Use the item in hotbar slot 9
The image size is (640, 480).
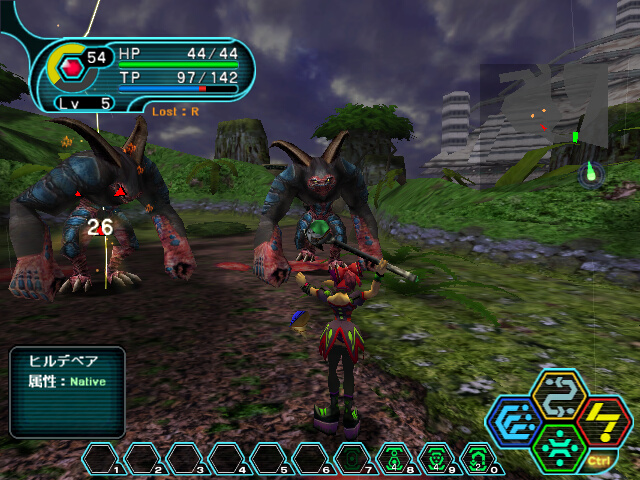436,458
